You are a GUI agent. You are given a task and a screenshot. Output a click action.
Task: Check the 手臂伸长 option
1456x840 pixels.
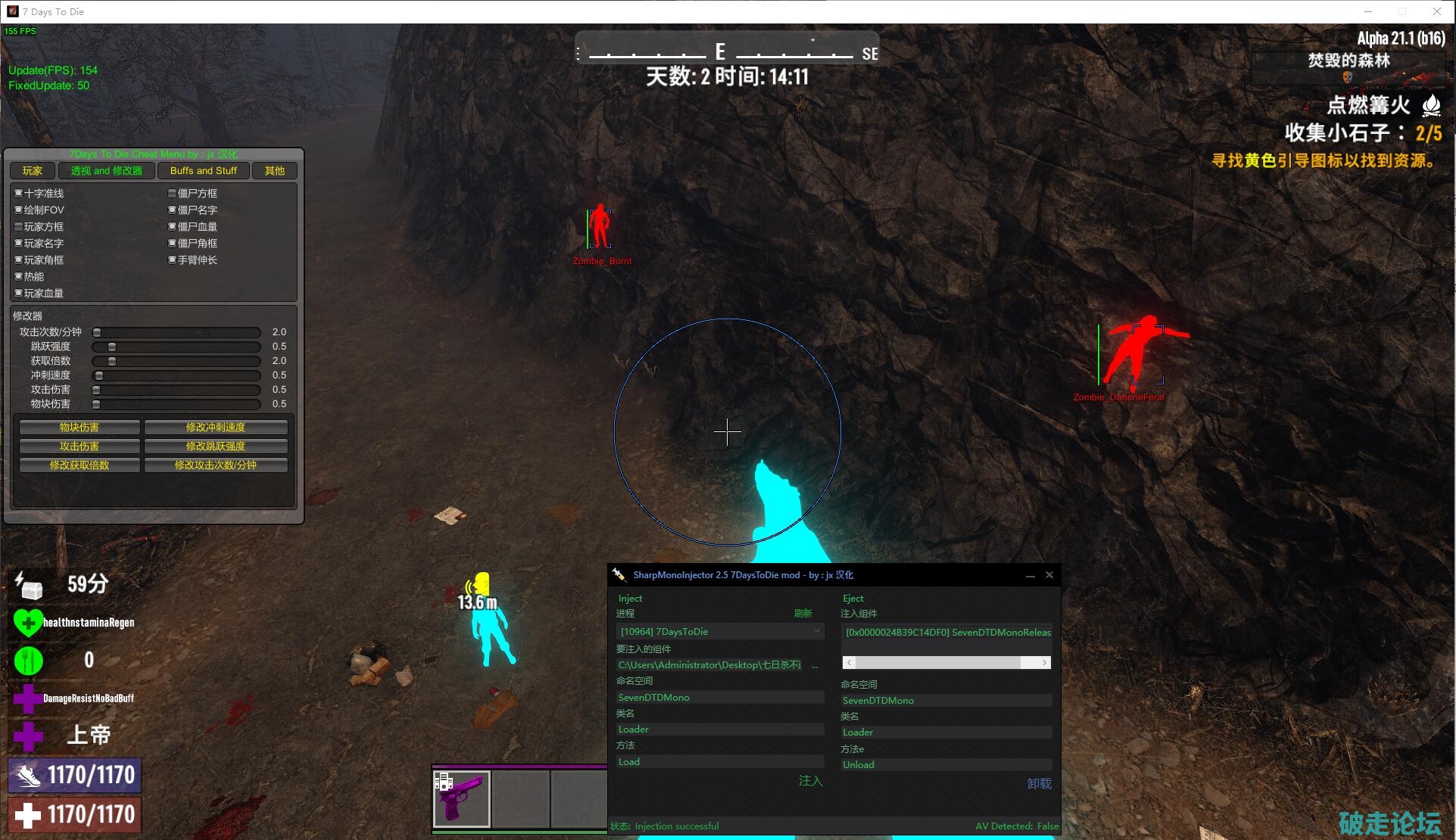click(173, 260)
